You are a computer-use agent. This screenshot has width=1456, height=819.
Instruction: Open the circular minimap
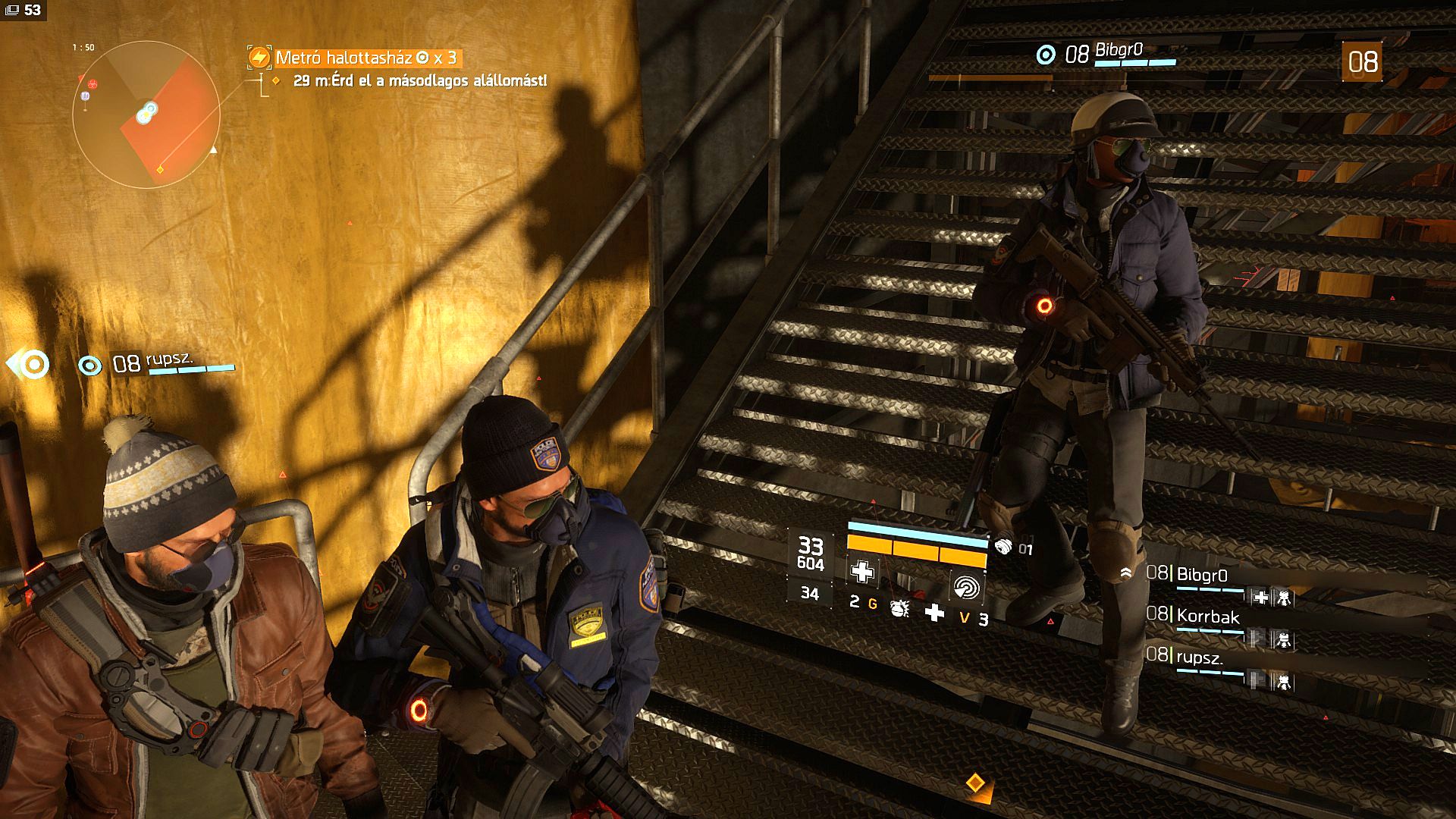click(146, 115)
